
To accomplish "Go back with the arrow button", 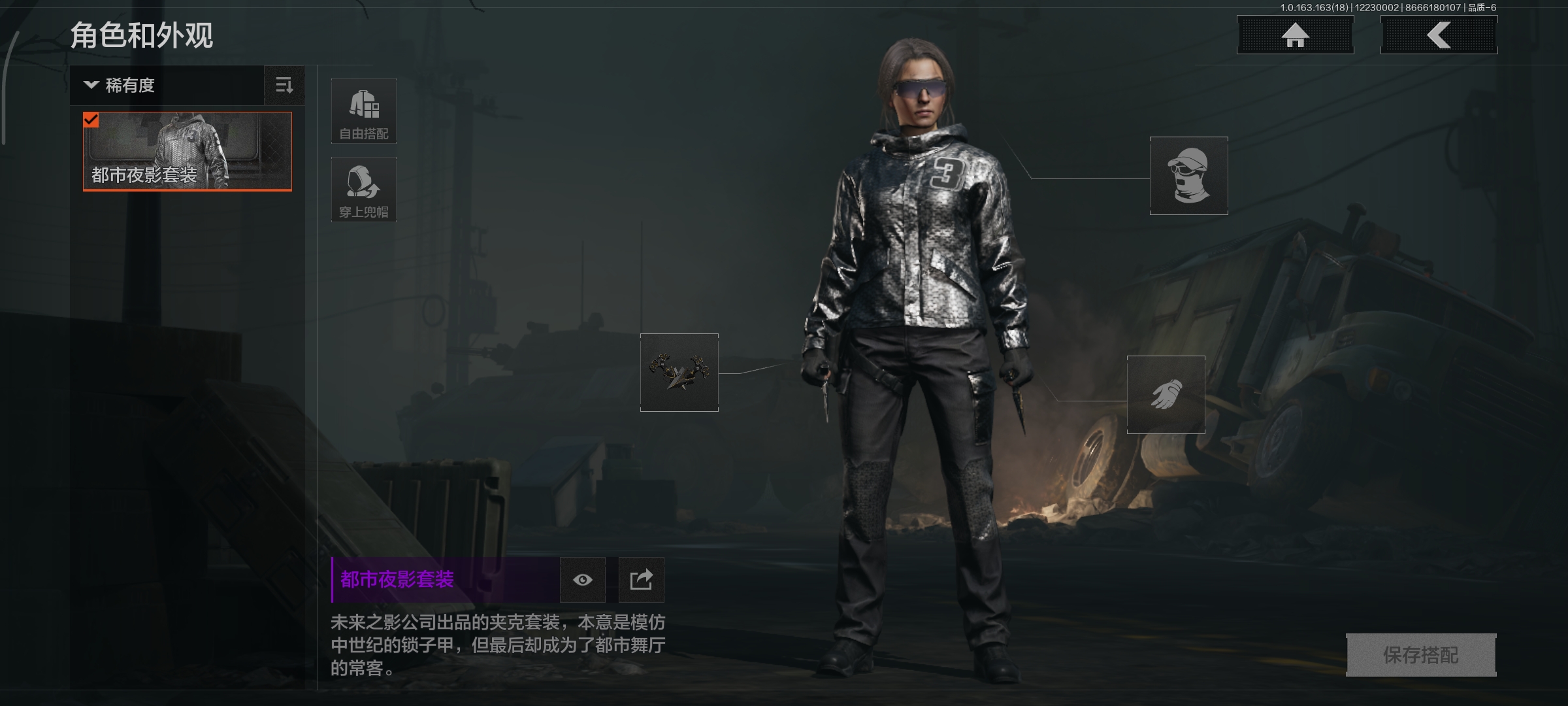I will coord(1439,35).
